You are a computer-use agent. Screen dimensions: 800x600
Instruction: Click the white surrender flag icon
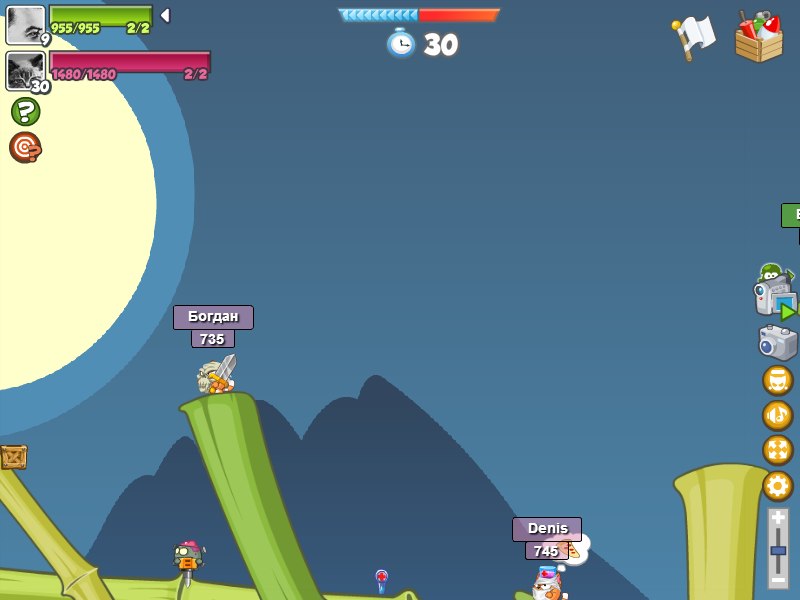(694, 37)
